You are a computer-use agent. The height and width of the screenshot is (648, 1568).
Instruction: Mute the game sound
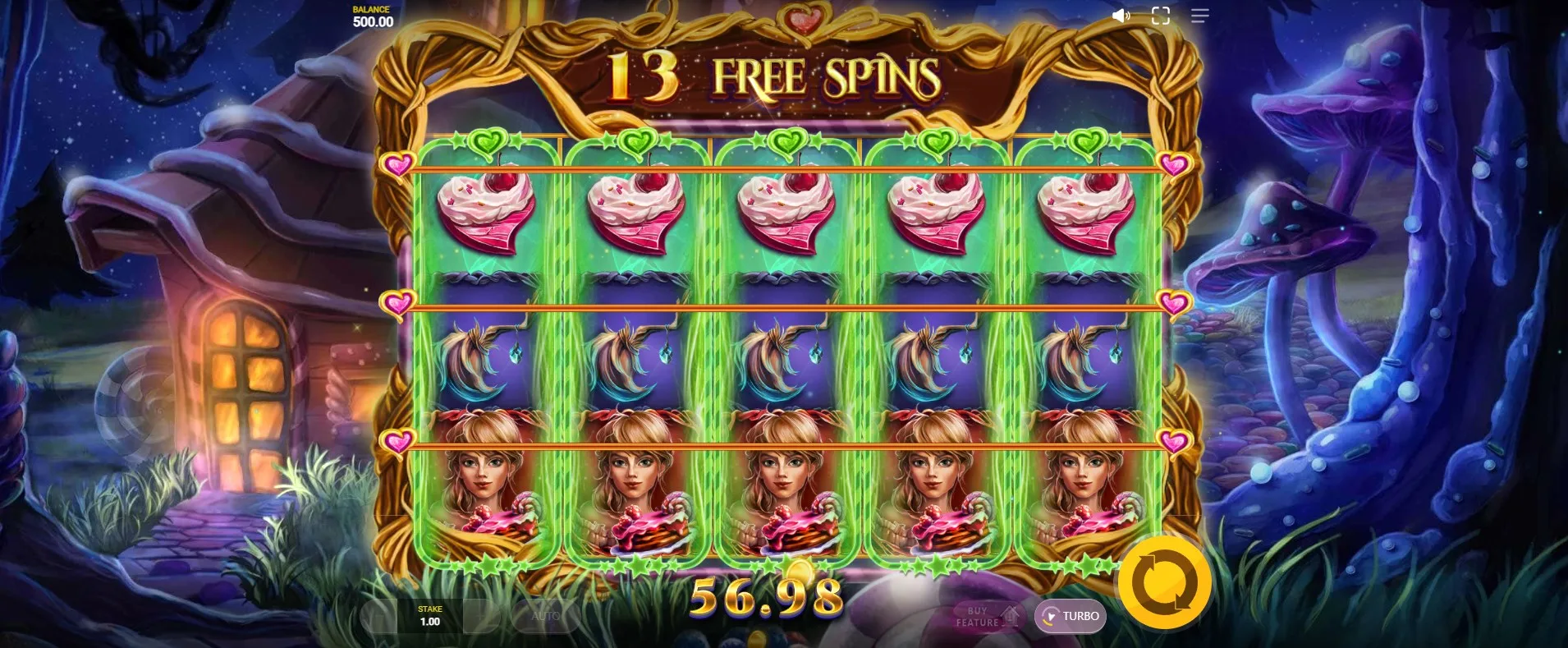click(1121, 16)
